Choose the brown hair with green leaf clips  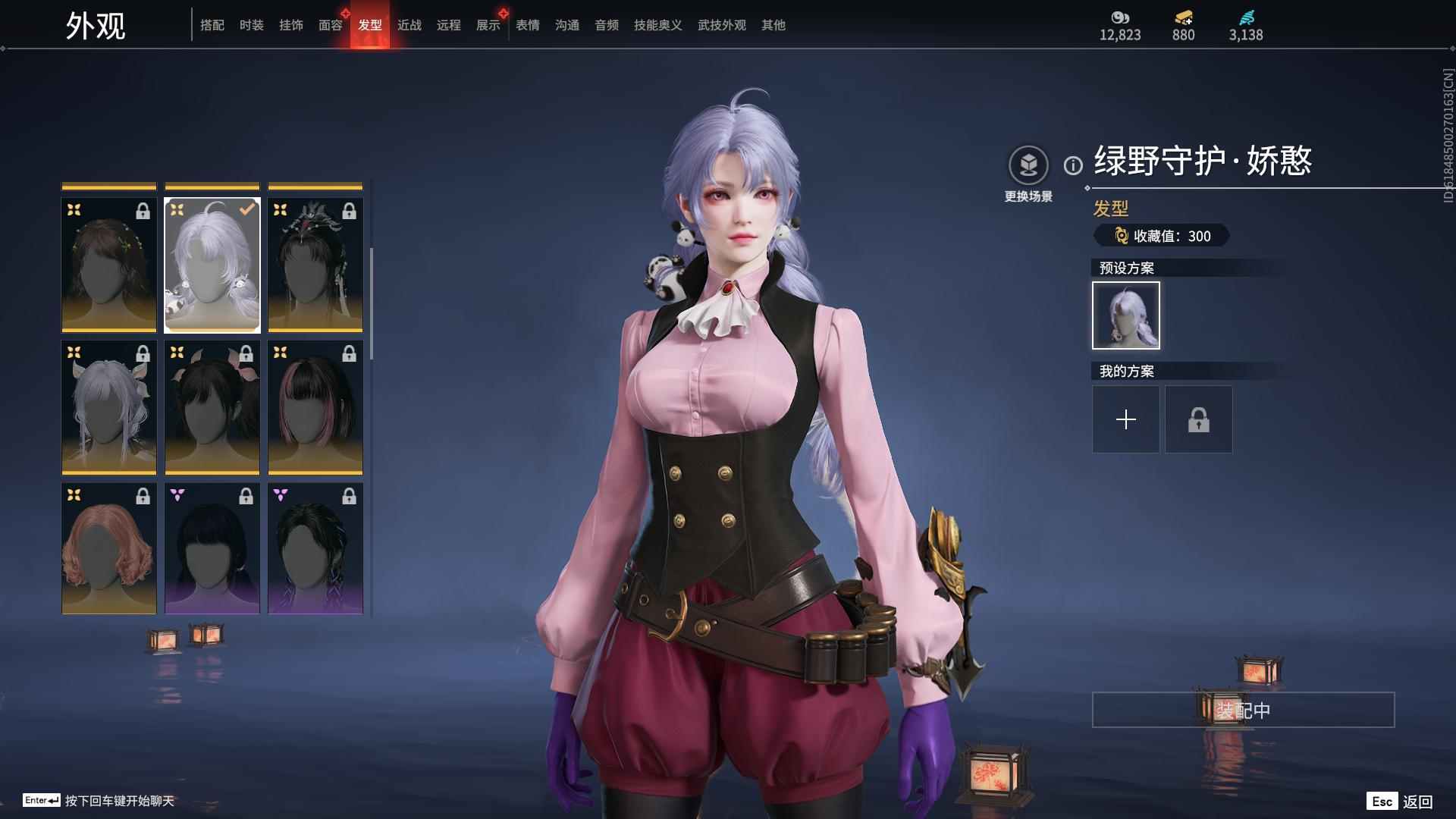(x=109, y=265)
